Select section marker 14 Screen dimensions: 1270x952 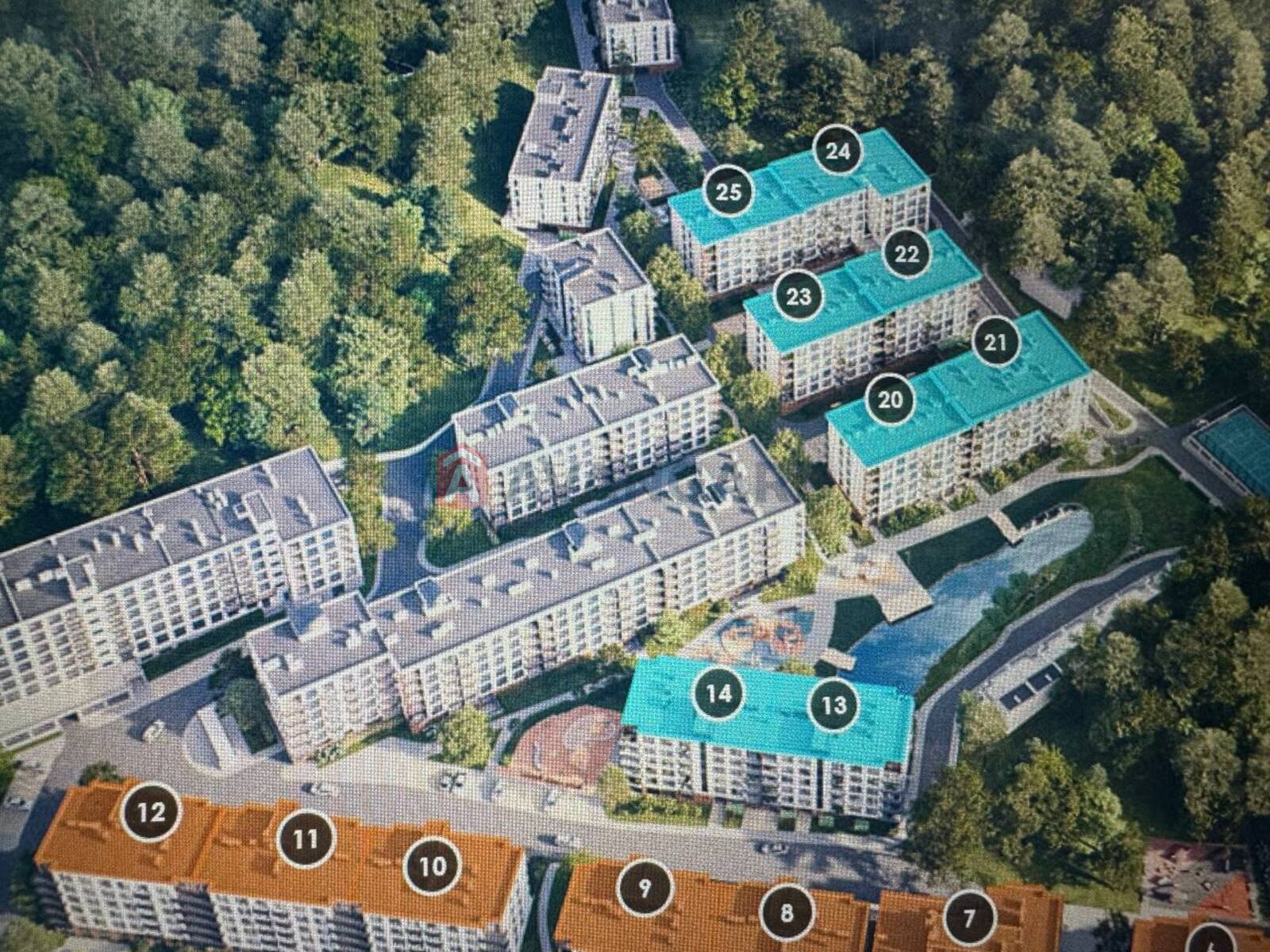coord(719,693)
